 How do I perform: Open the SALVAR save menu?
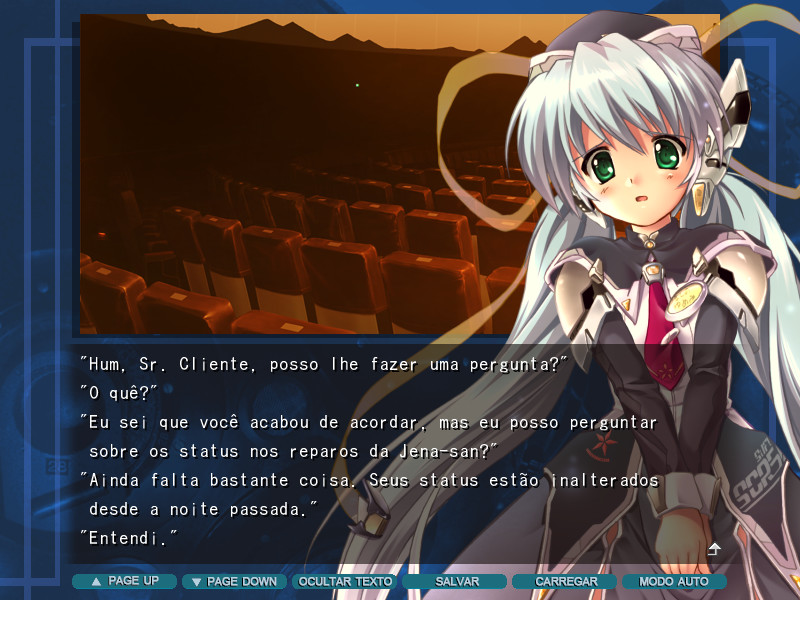(455, 581)
